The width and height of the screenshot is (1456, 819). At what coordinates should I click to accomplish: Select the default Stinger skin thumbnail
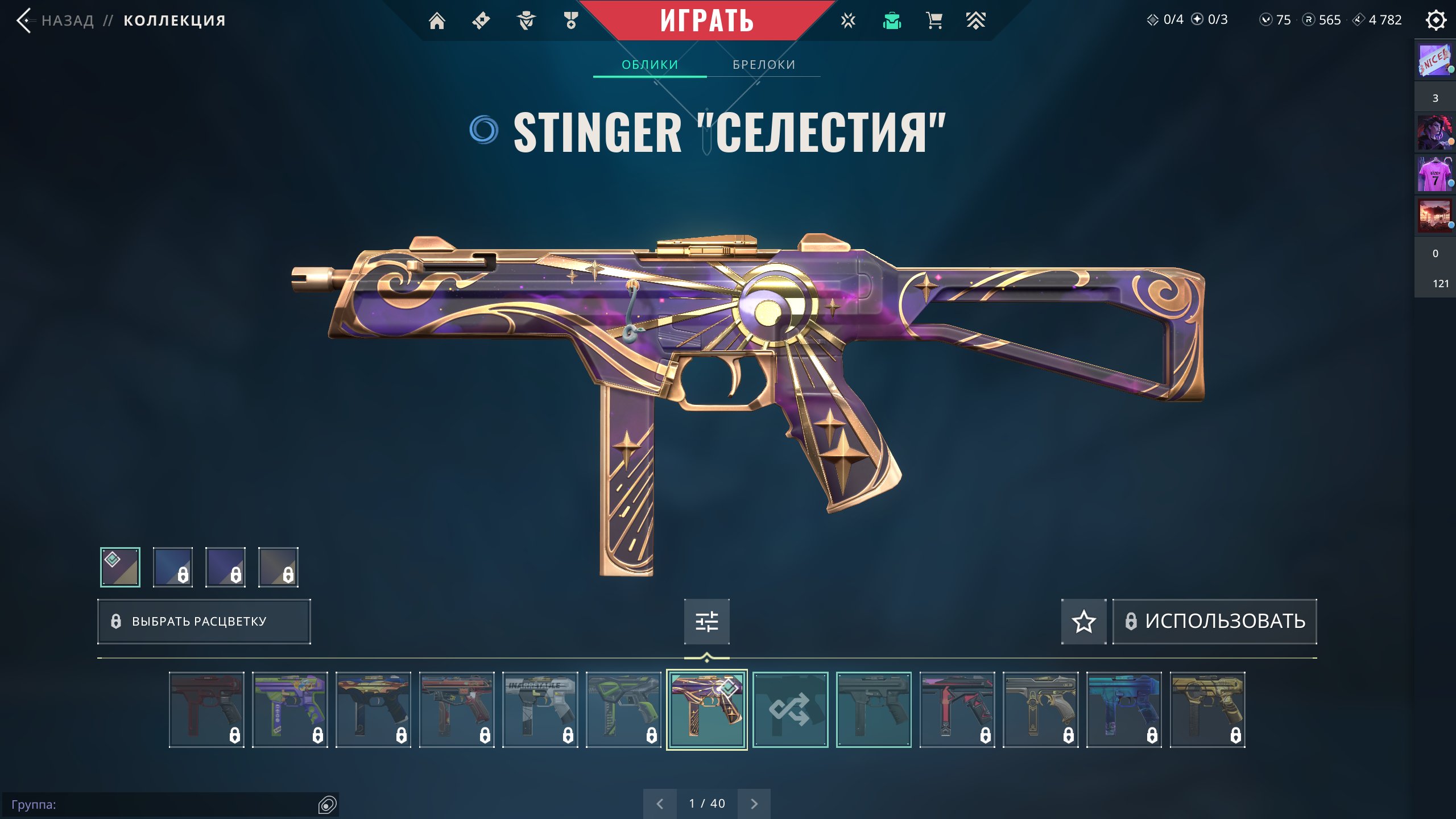pyautogui.click(x=874, y=709)
